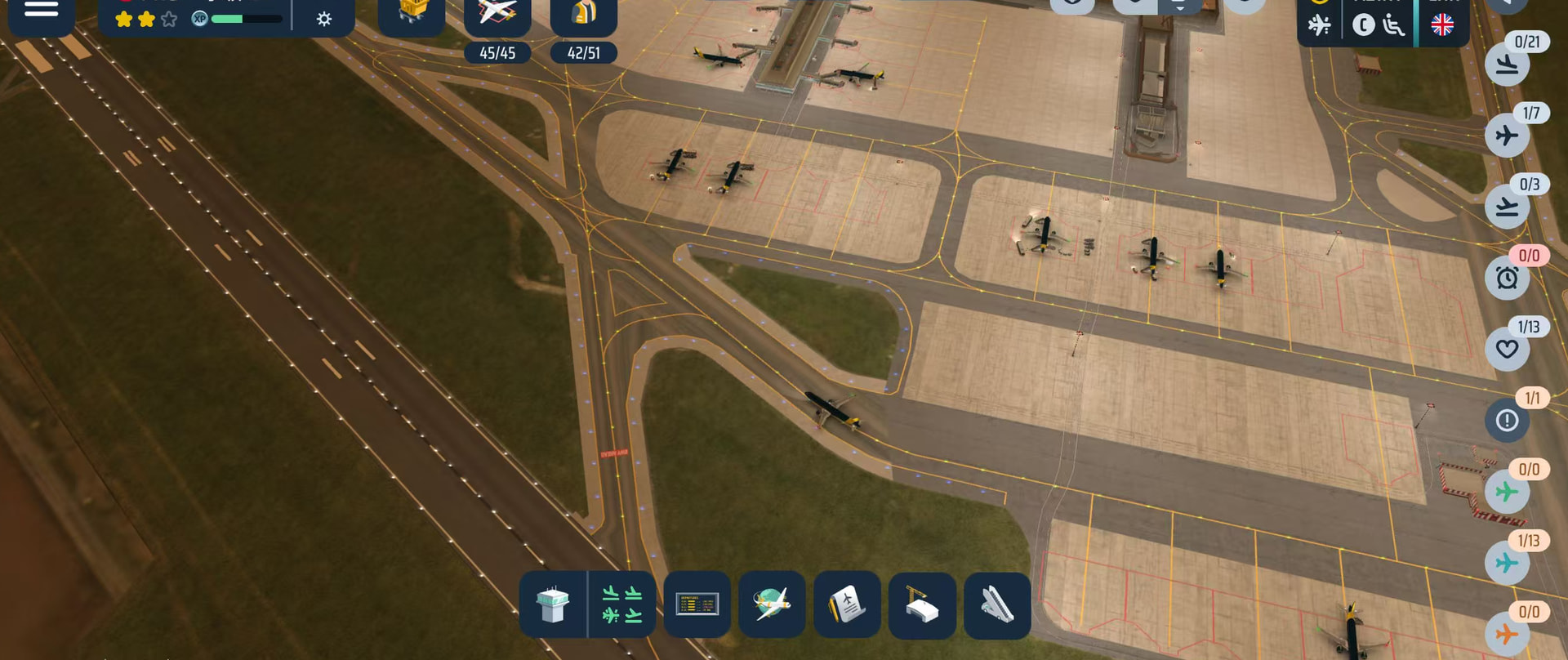The width and height of the screenshot is (1568, 660).
Task: Select the airplane filter showing 1/7
Action: click(x=1508, y=136)
